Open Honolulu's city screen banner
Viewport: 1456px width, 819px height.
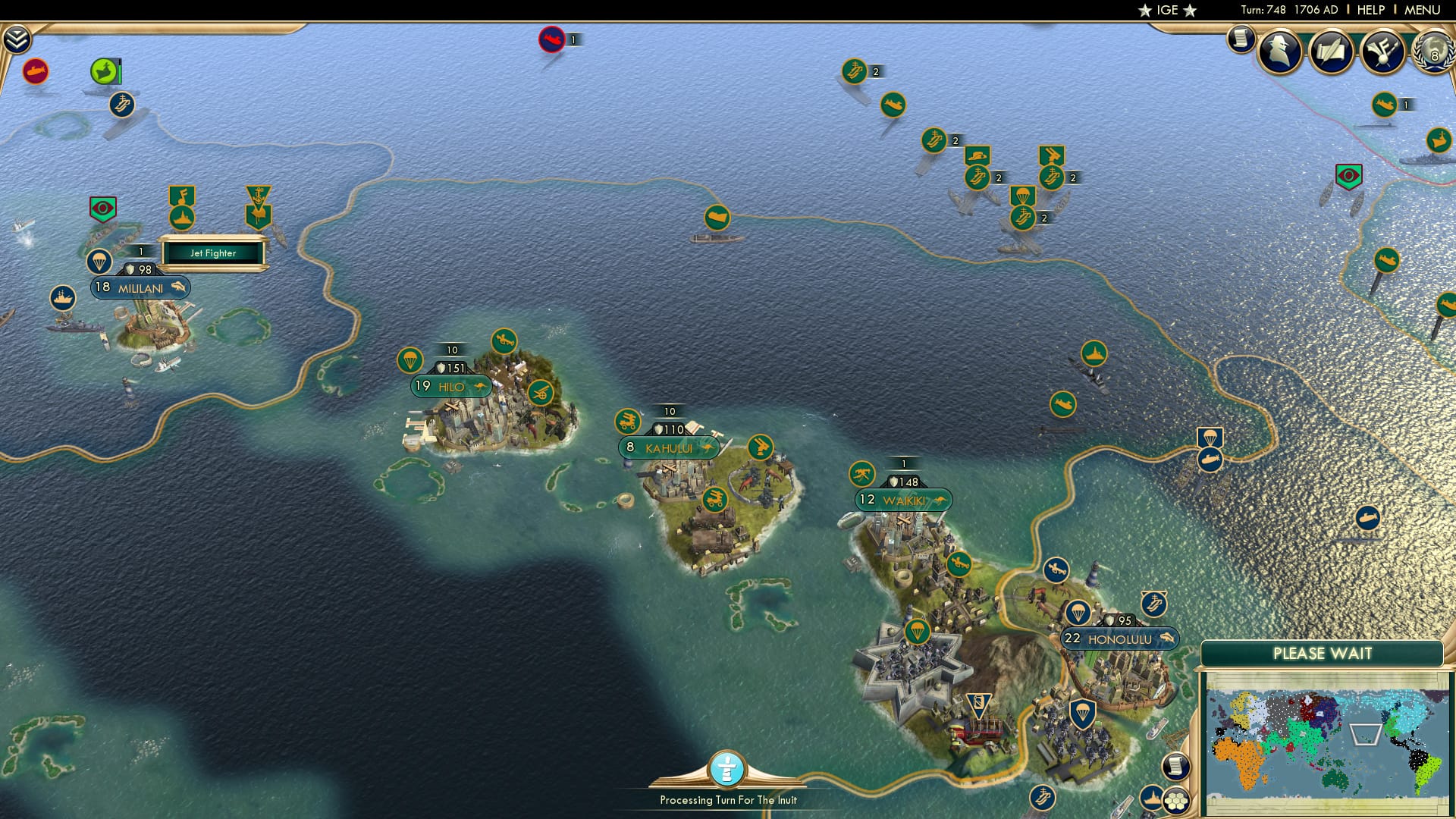1119,639
